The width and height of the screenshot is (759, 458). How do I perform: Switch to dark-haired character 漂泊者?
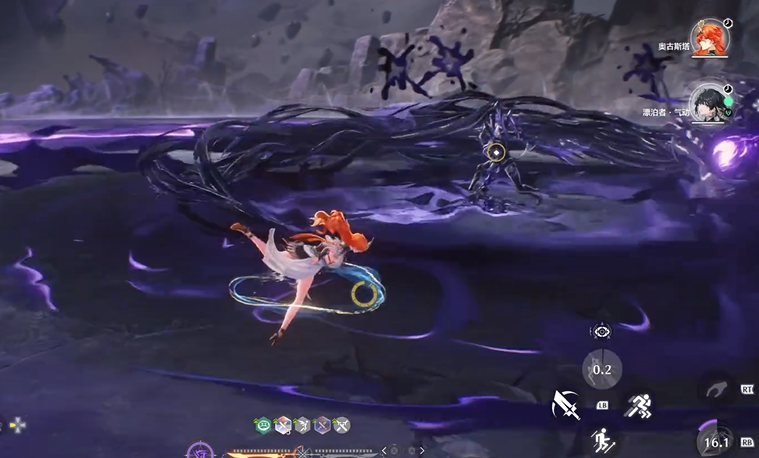pyautogui.click(x=709, y=102)
